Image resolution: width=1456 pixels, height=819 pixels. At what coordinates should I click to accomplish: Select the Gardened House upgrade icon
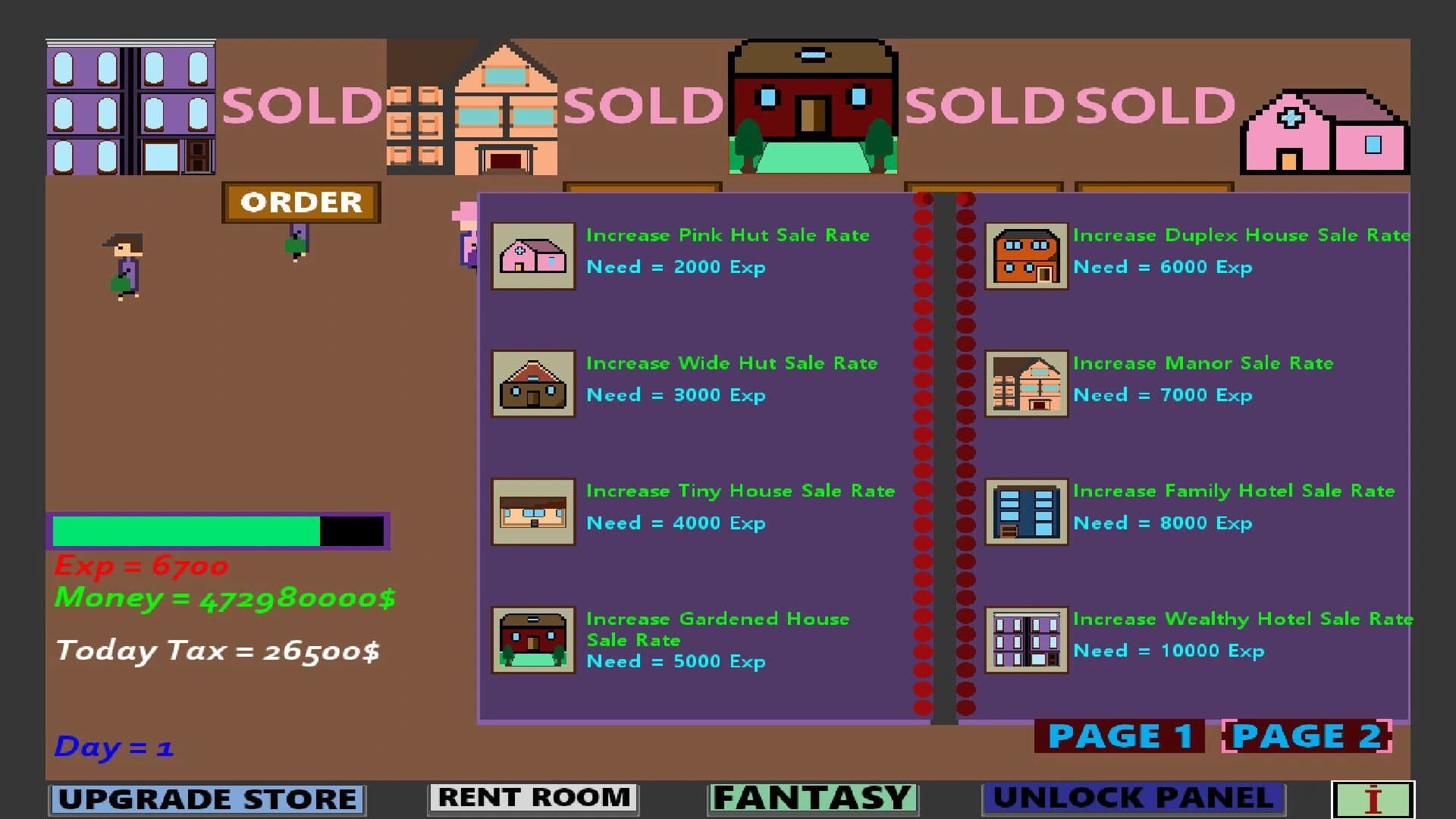(x=532, y=639)
